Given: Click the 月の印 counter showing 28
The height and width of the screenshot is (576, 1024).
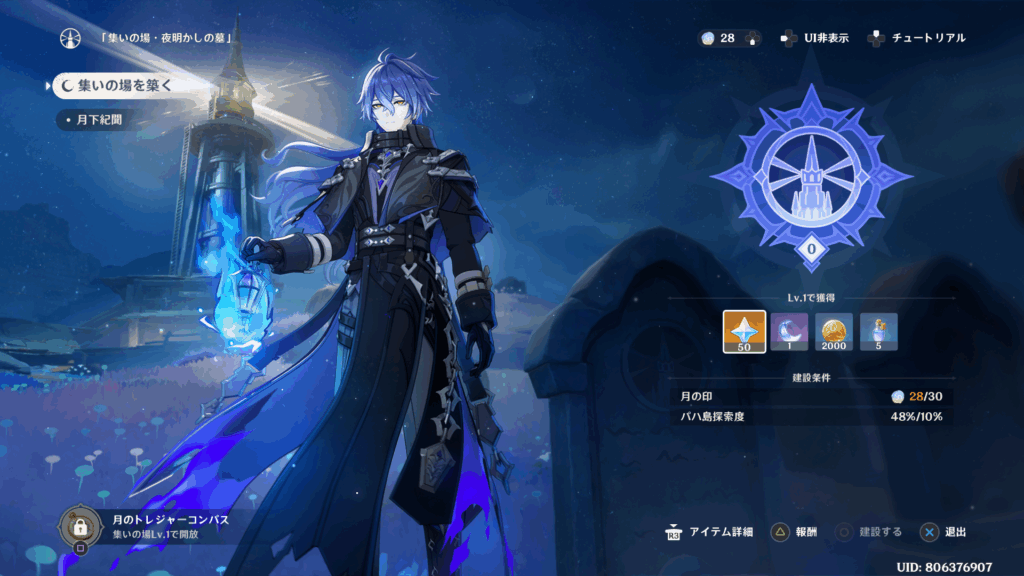Looking at the screenshot, I should pos(726,38).
